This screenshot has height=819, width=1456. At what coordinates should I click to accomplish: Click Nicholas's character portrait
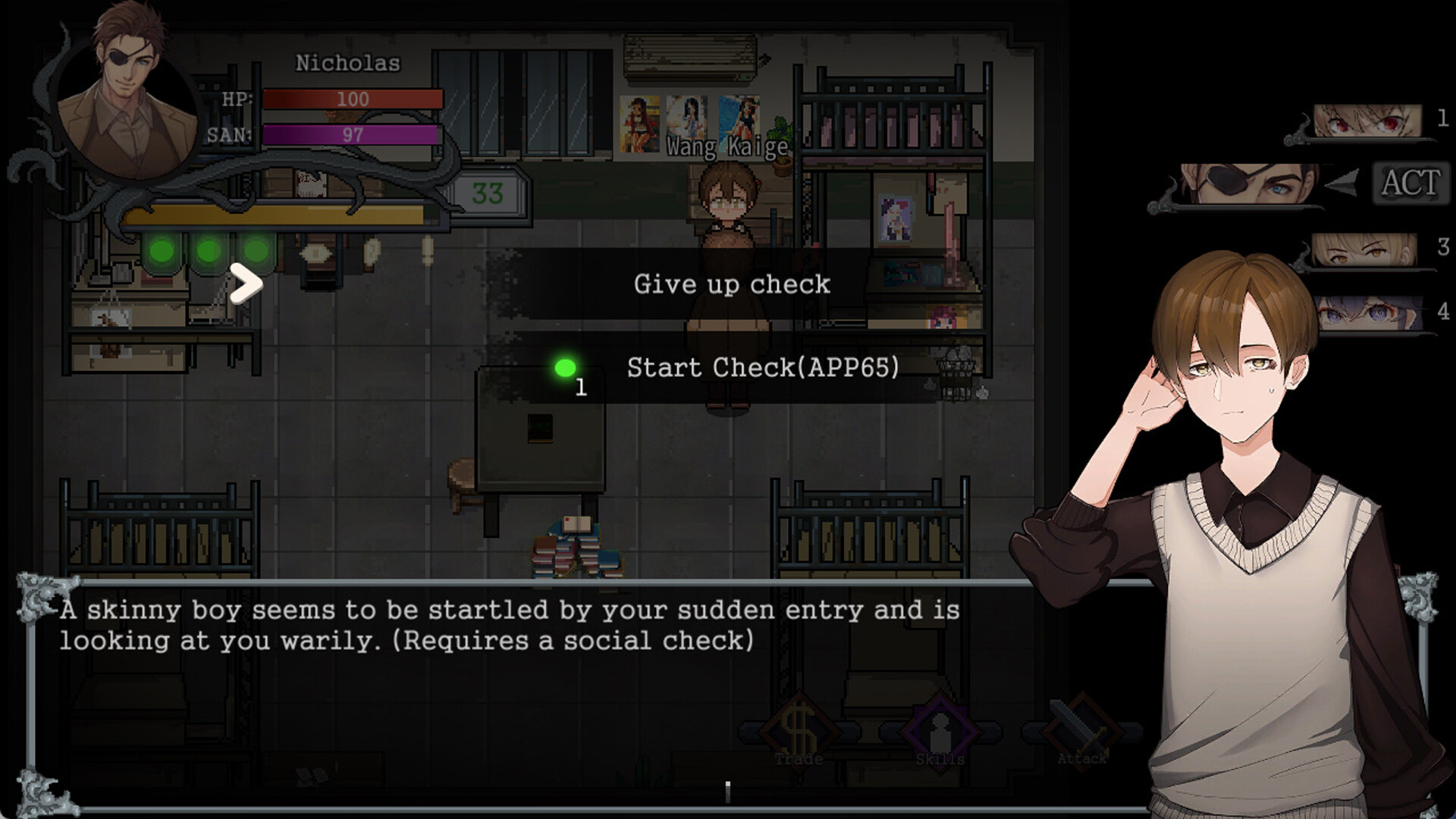pyautogui.click(x=127, y=100)
